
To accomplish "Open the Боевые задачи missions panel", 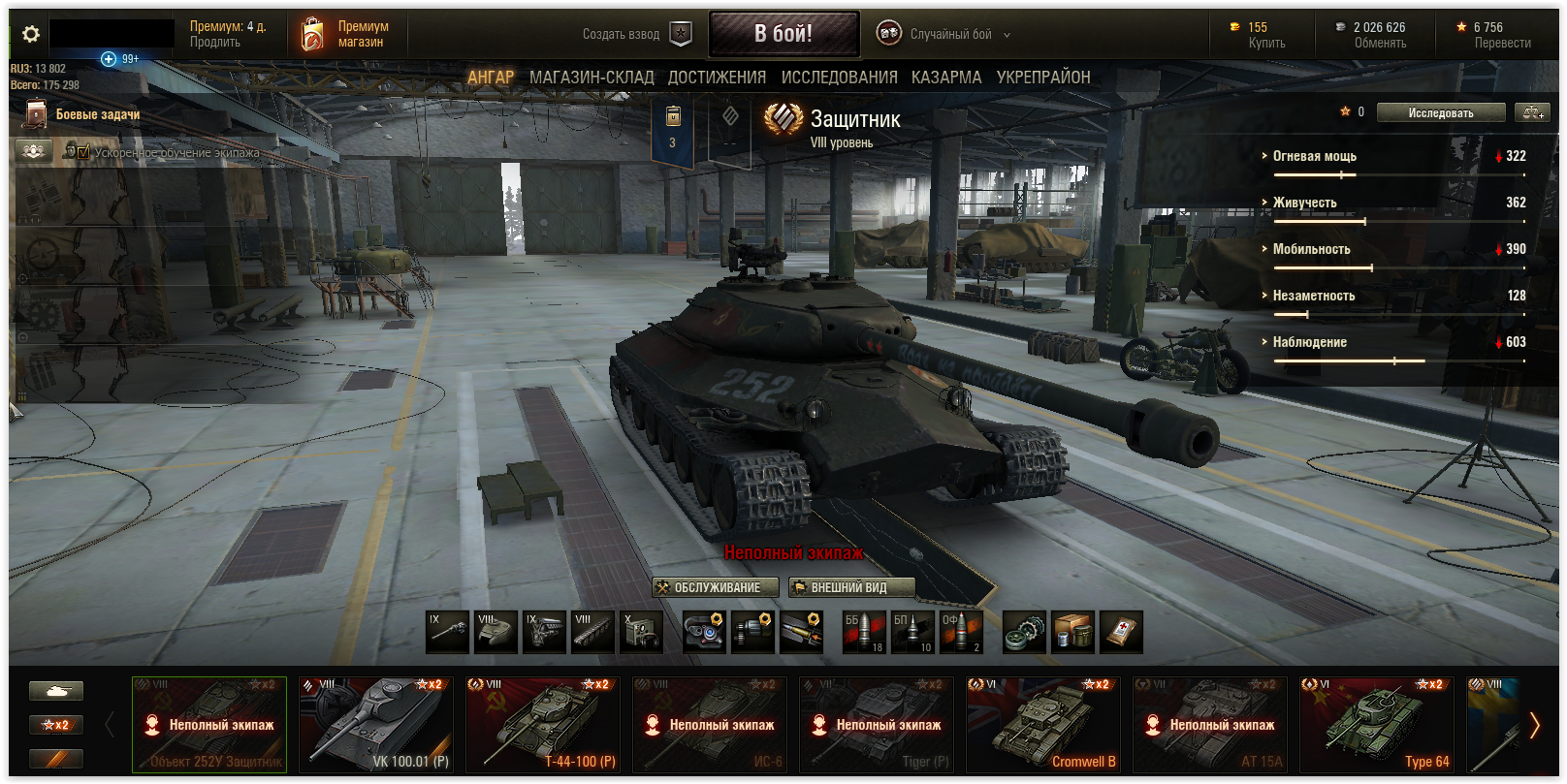I will pyautogui.click(x=97, y=114).
